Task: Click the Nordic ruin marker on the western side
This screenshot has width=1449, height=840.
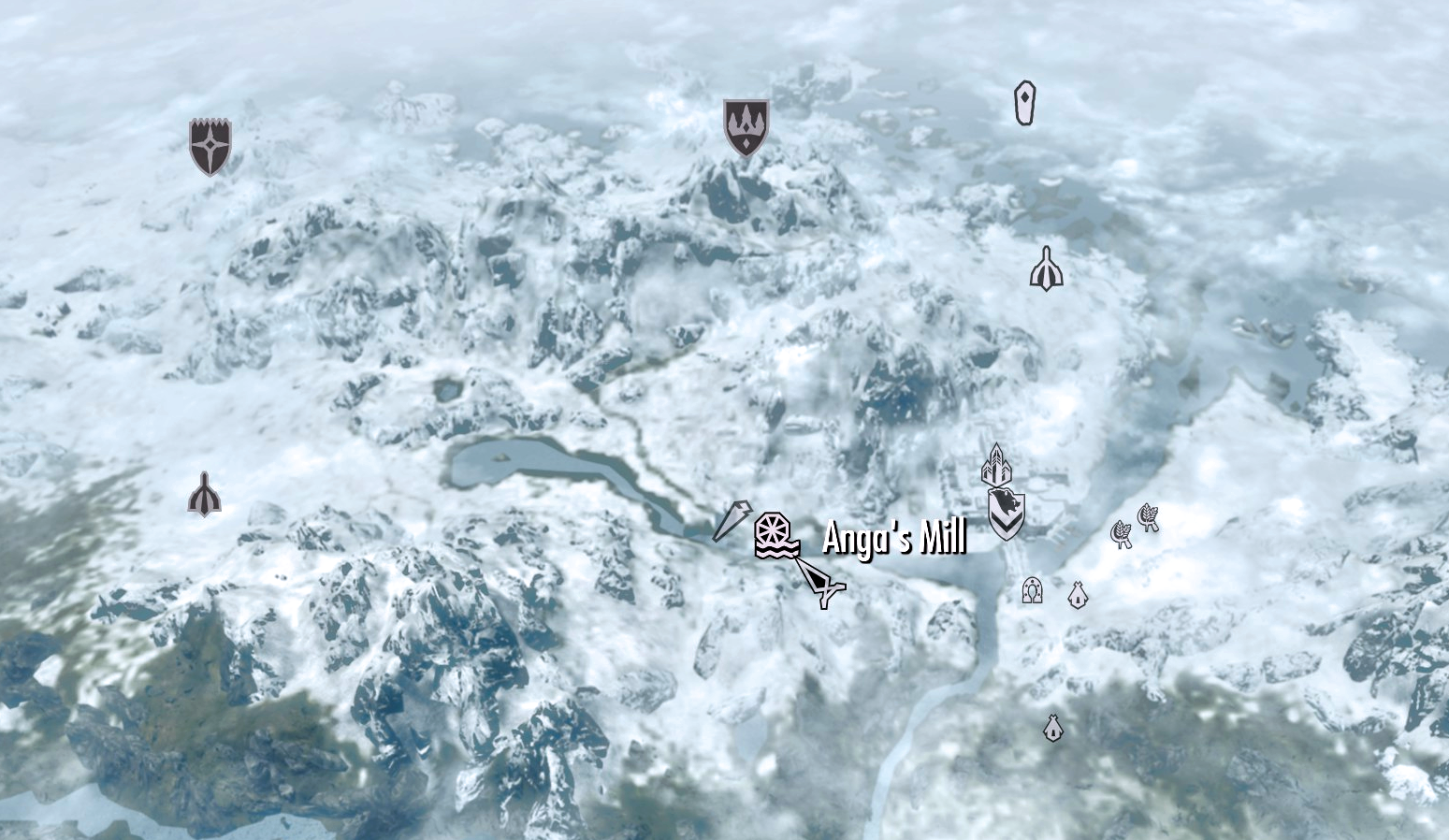Action: 205,491
